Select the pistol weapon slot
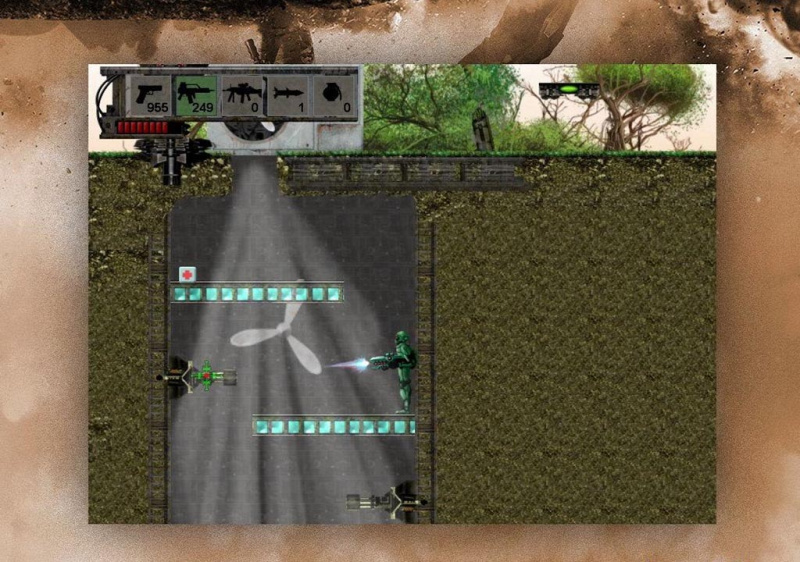Image resolution: width=800 pixels, height=562 pixels. (x=151, y=96)
